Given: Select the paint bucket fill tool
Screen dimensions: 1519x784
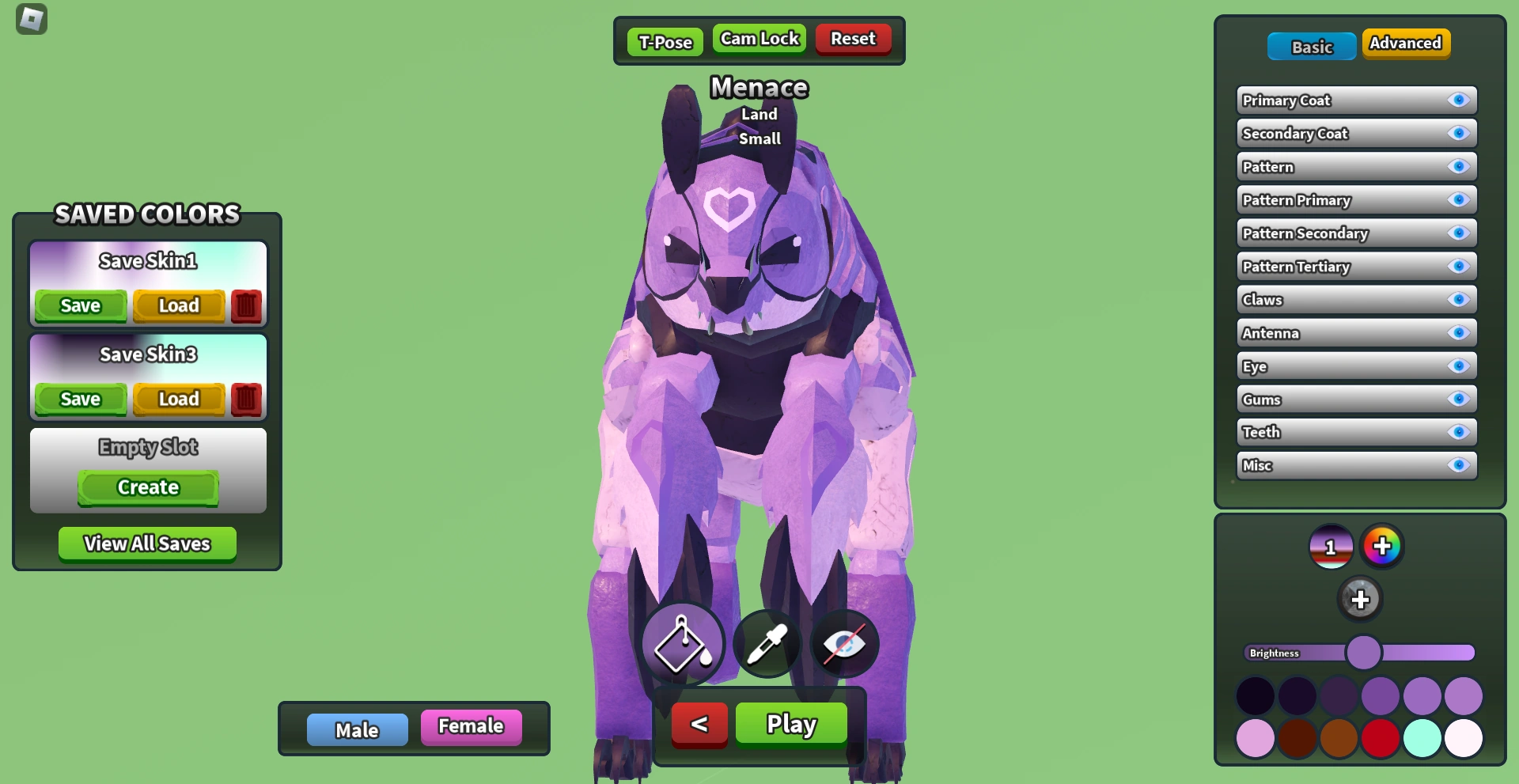Looking at the screenshot, I should pyautogui.click(x=681, y=643).
